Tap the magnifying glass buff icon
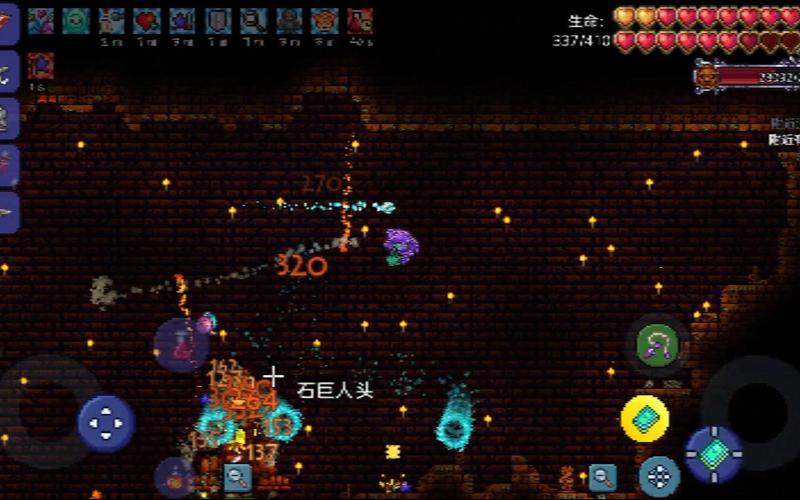Image resolution: width=800 pixels, height=500 pixels. tap(253, 20)
